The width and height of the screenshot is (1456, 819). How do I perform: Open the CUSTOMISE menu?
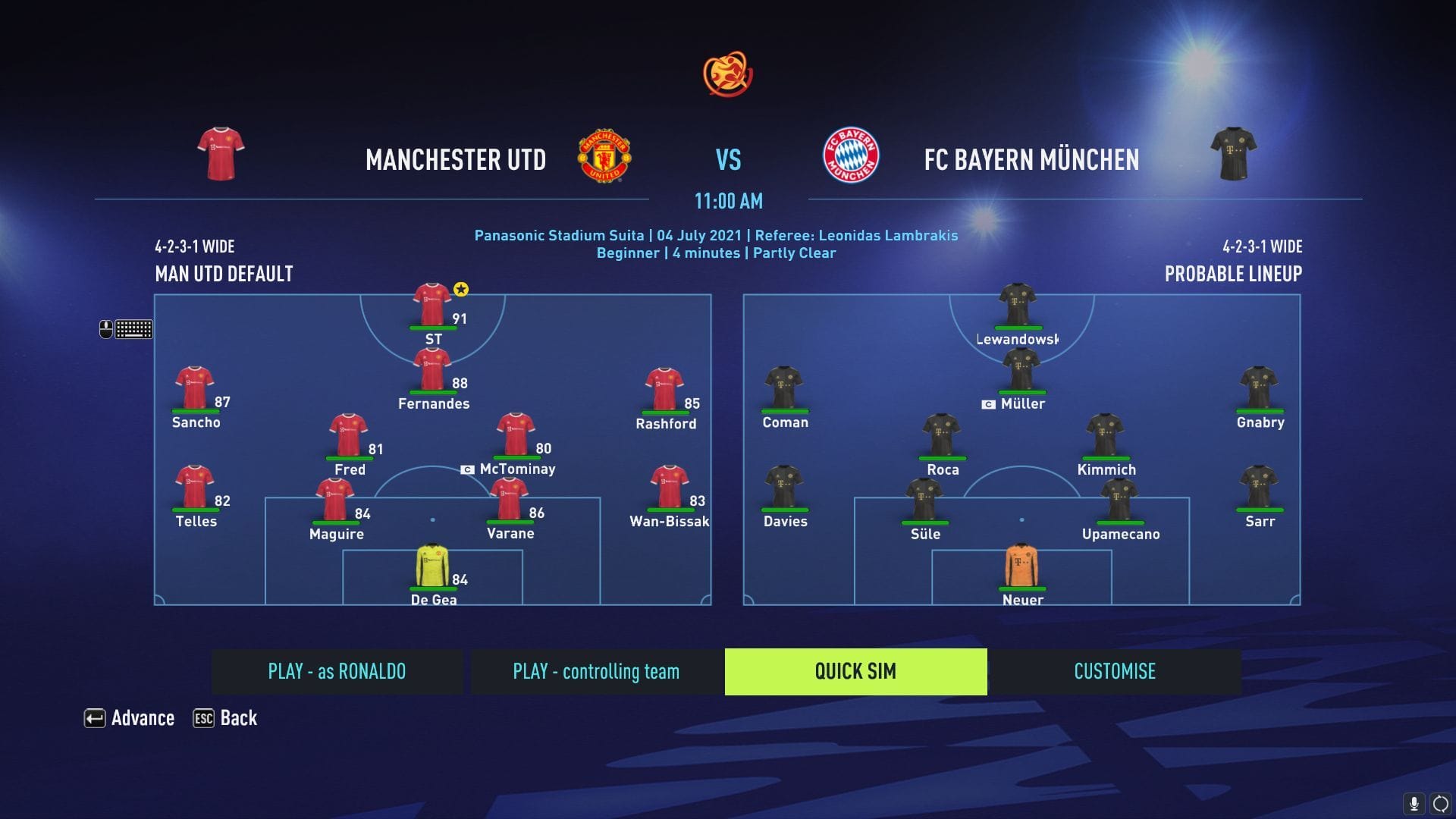[x=1114, y=671]
